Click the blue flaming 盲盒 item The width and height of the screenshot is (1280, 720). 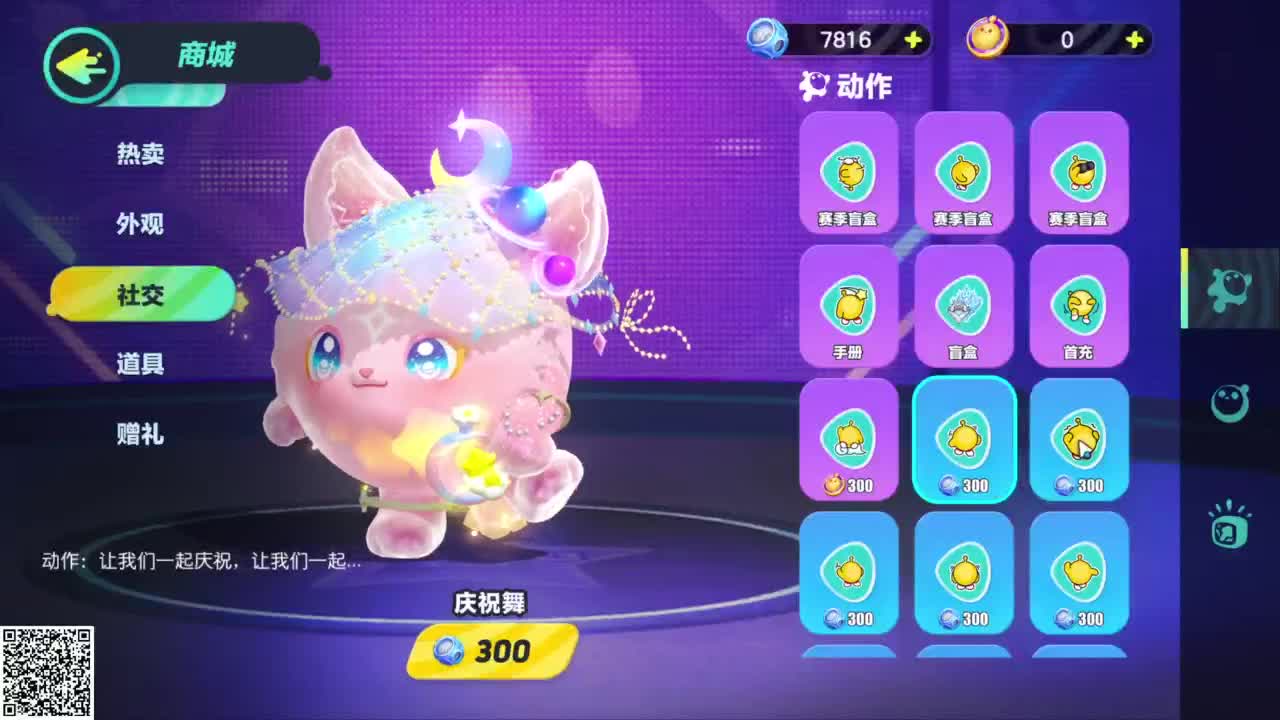[x=963, y=305]
